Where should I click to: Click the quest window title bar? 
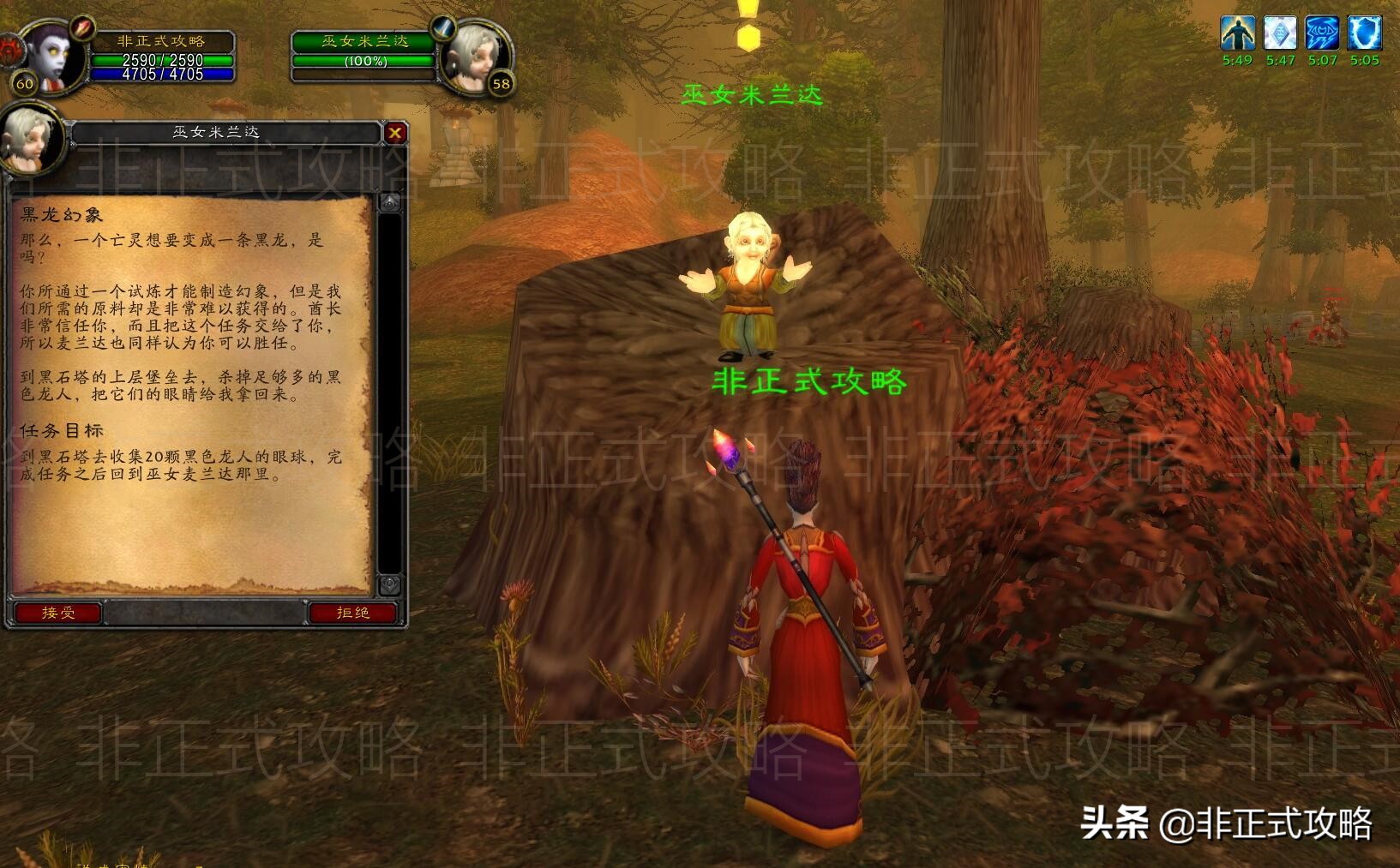(x=214, y=133)
